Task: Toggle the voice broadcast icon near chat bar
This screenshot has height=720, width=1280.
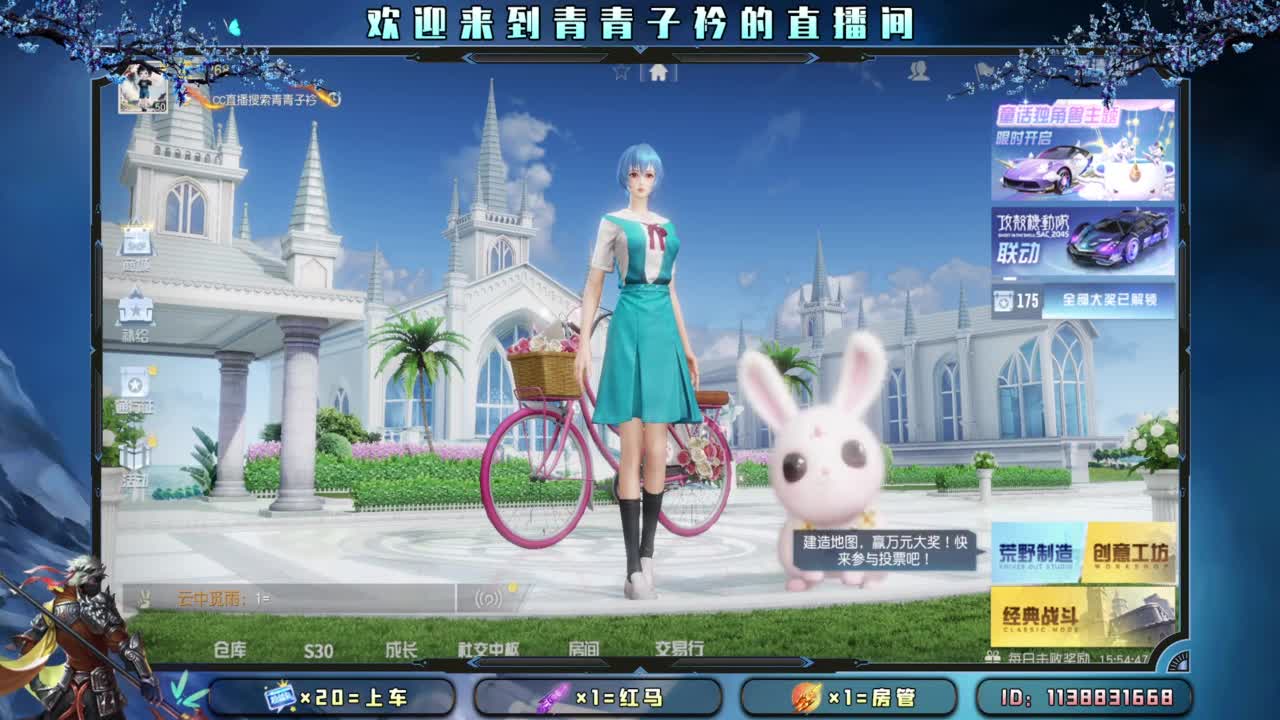Action: click(x=488, y=600)
